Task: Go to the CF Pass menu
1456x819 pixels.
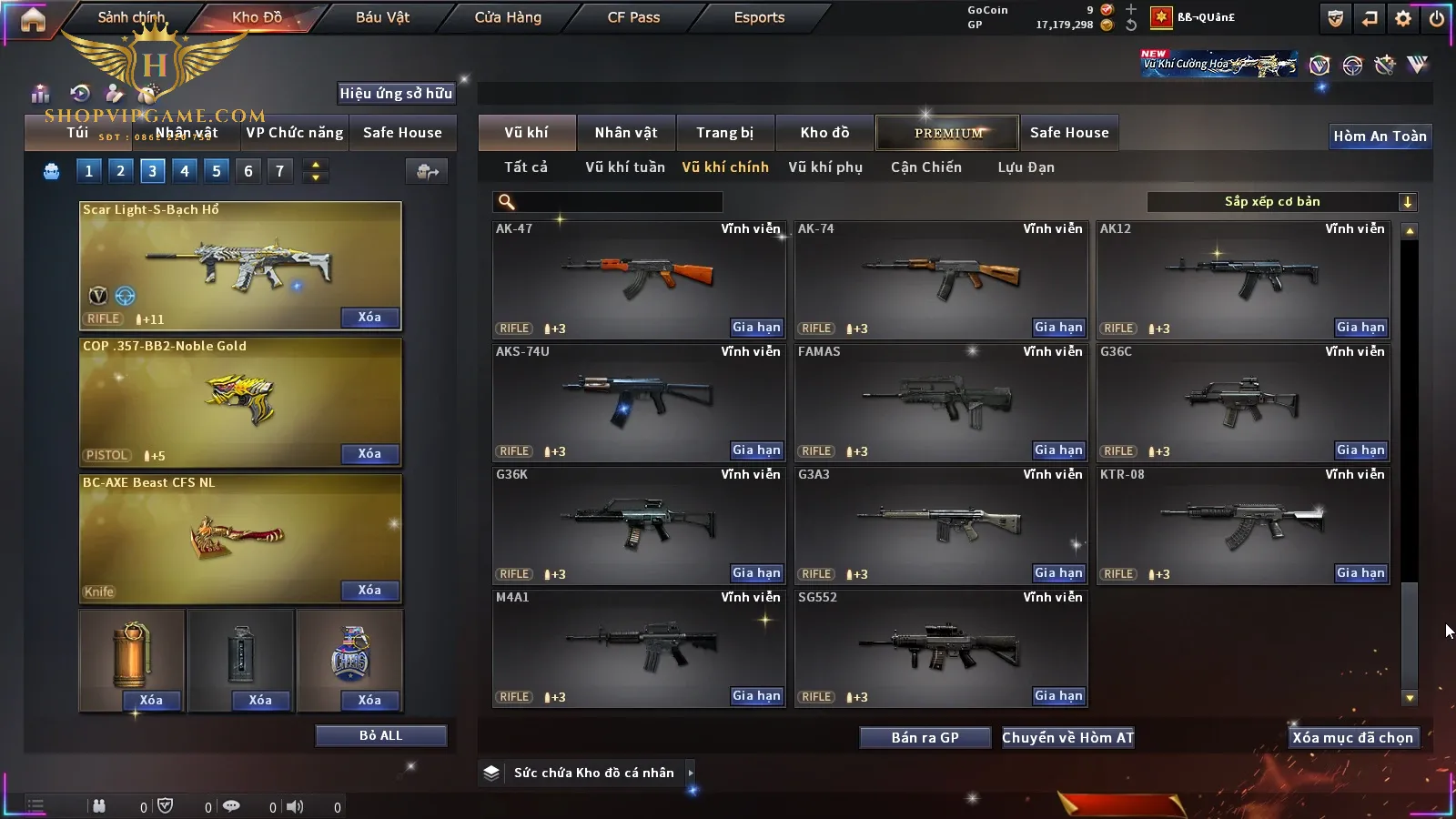Action: click(633, 17)
